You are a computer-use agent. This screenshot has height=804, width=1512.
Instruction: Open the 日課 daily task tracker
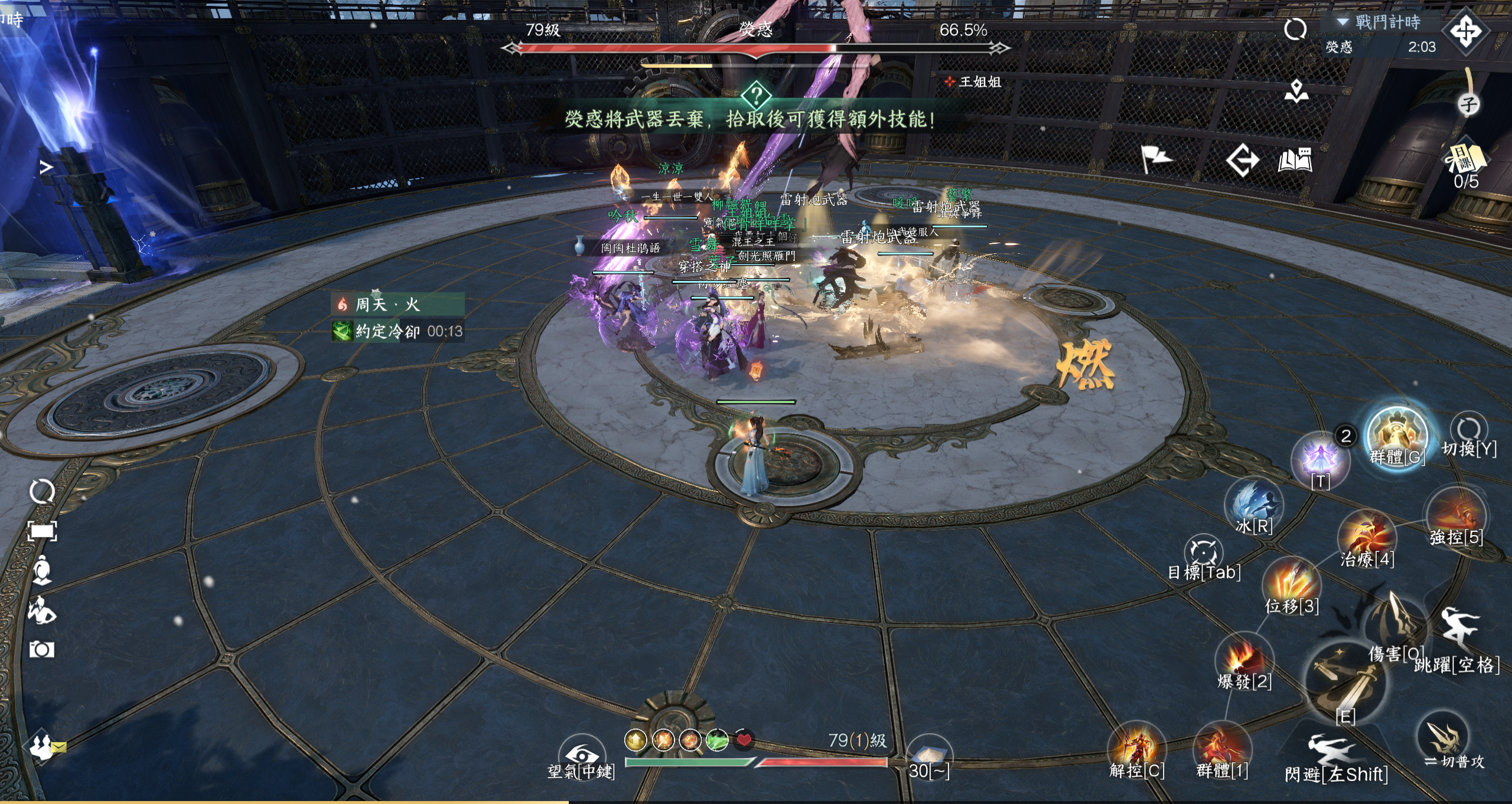pyautogui.click(x=1466, y=161)
